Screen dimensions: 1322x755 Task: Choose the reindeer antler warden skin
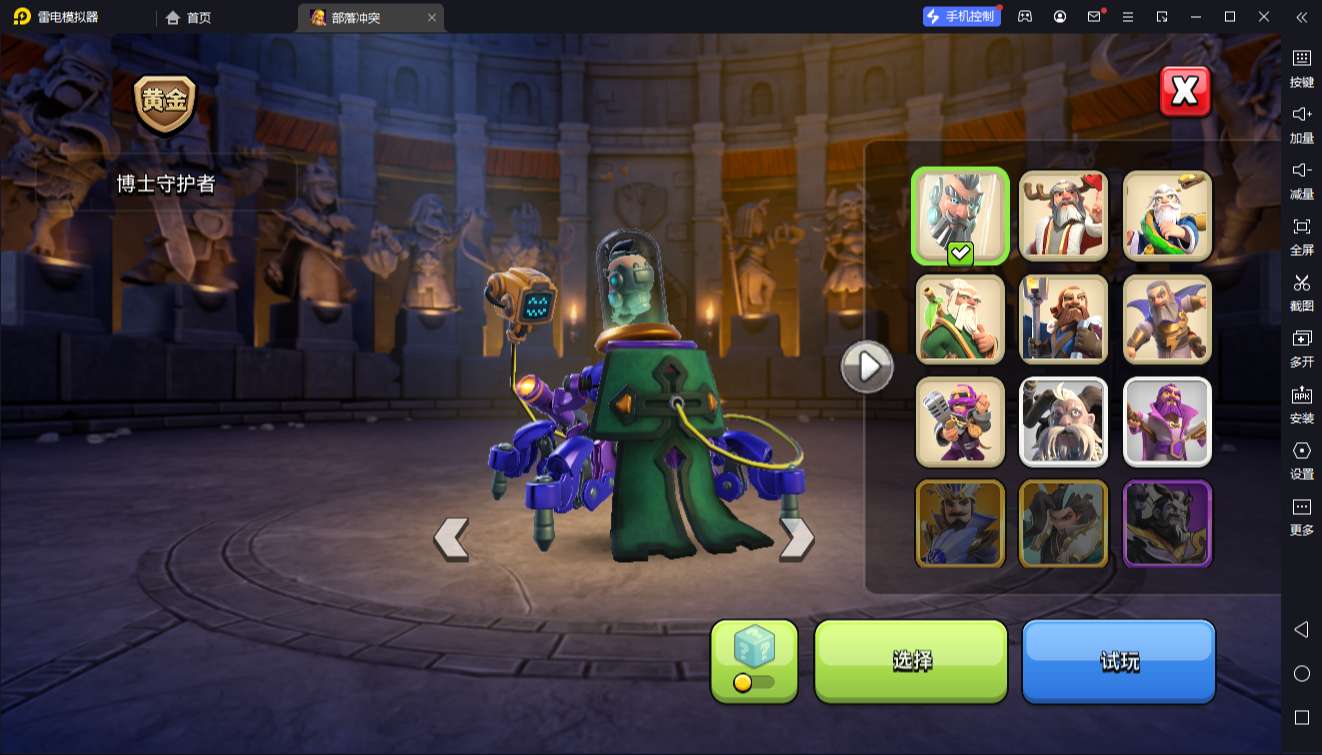(1063, 215)
